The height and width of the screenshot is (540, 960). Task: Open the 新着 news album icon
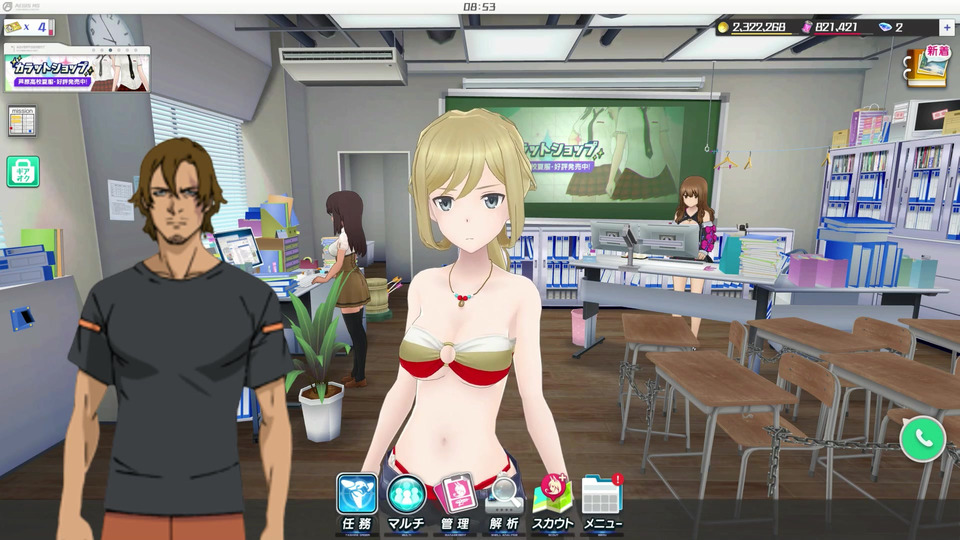pyautogui.click(x=929, y=68)
